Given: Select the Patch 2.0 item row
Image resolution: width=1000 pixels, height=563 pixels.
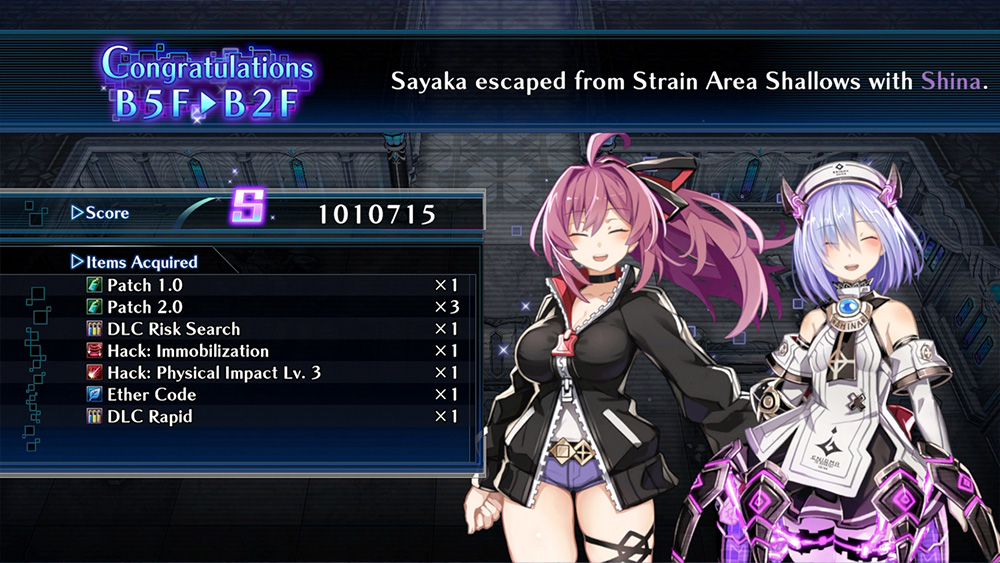Looking at the screenshot, I should [144, 307].
